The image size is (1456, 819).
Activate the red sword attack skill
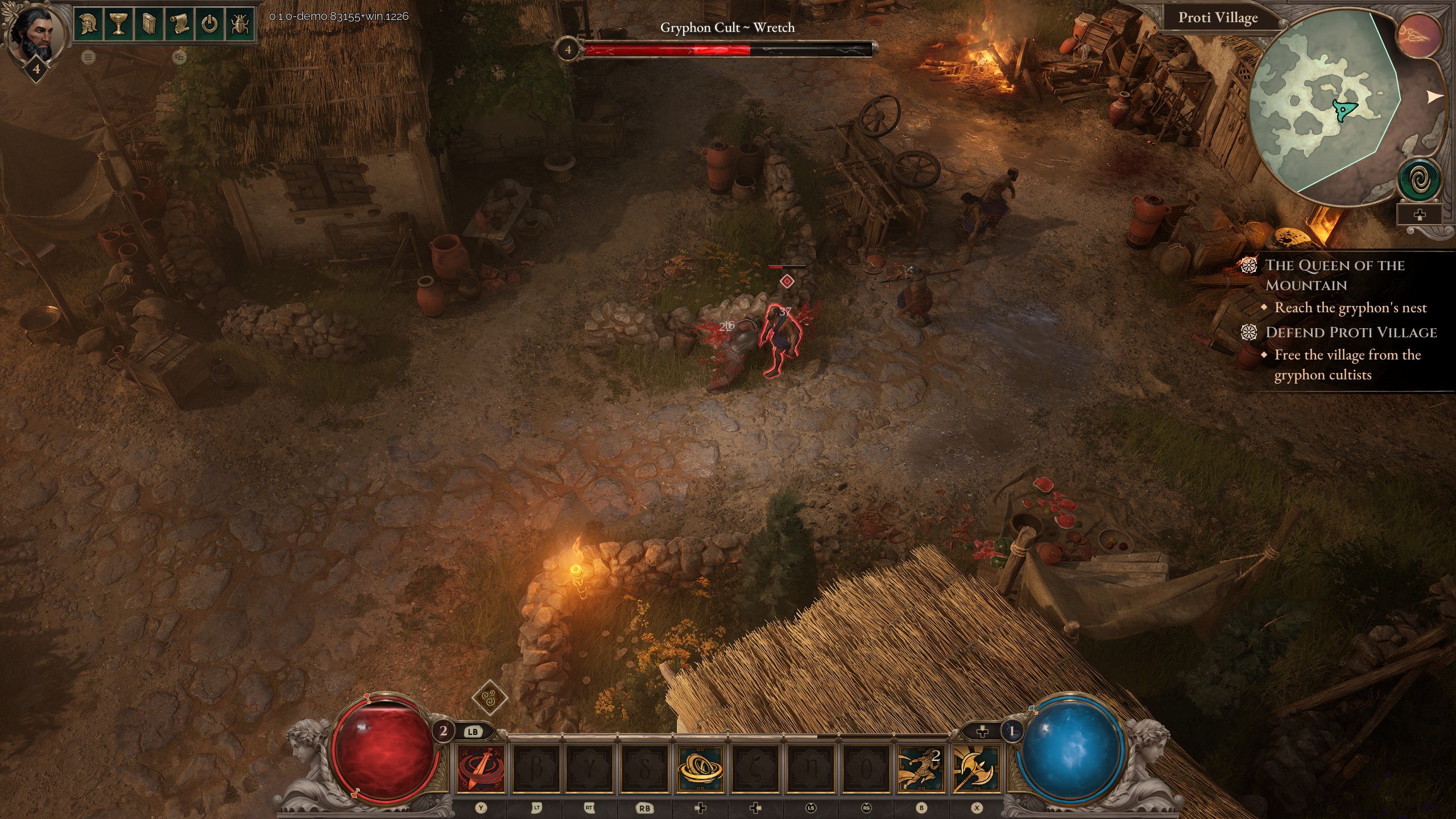pos(481,769)
